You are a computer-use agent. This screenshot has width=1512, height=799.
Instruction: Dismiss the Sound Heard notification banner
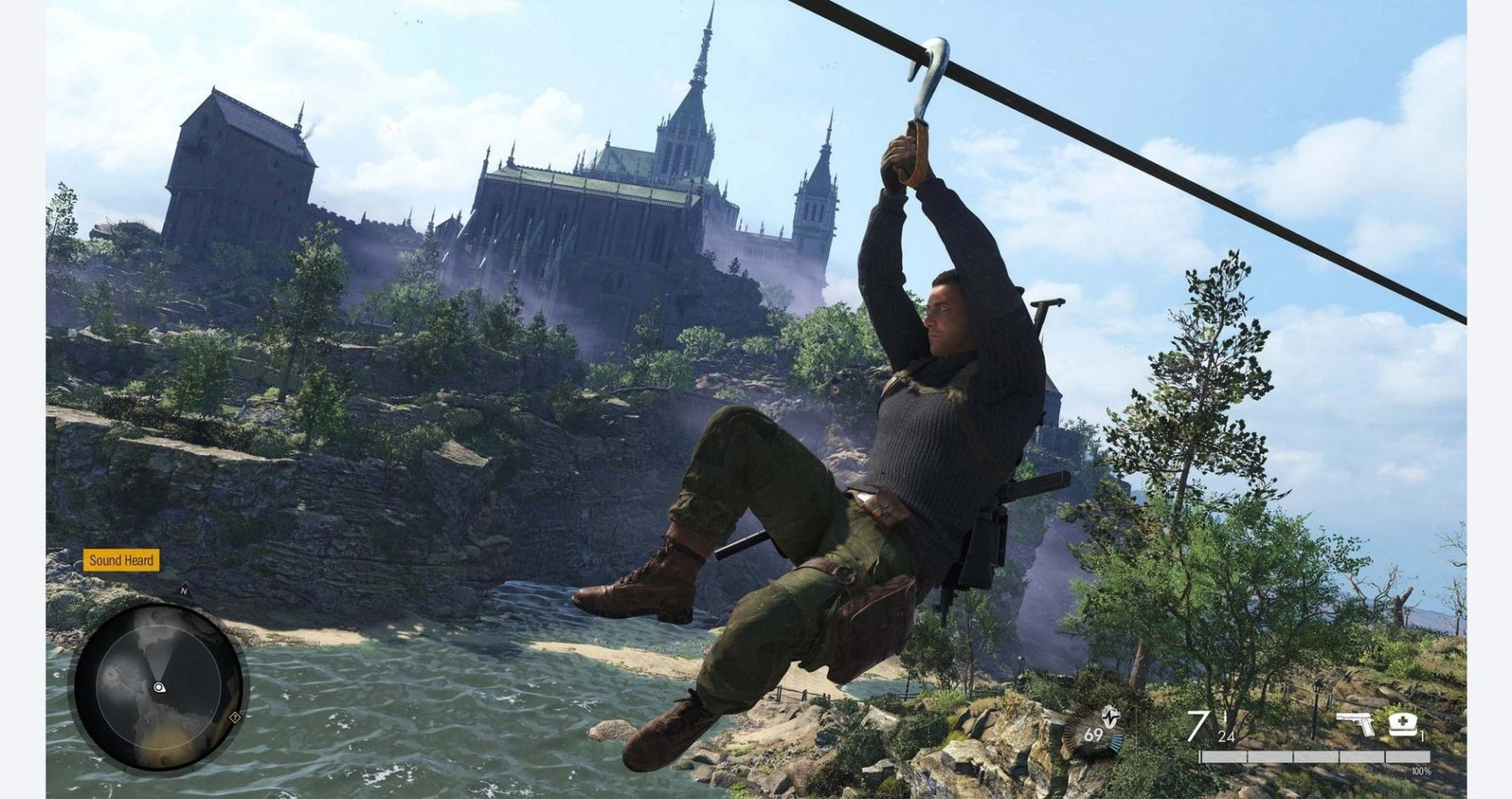121,560
